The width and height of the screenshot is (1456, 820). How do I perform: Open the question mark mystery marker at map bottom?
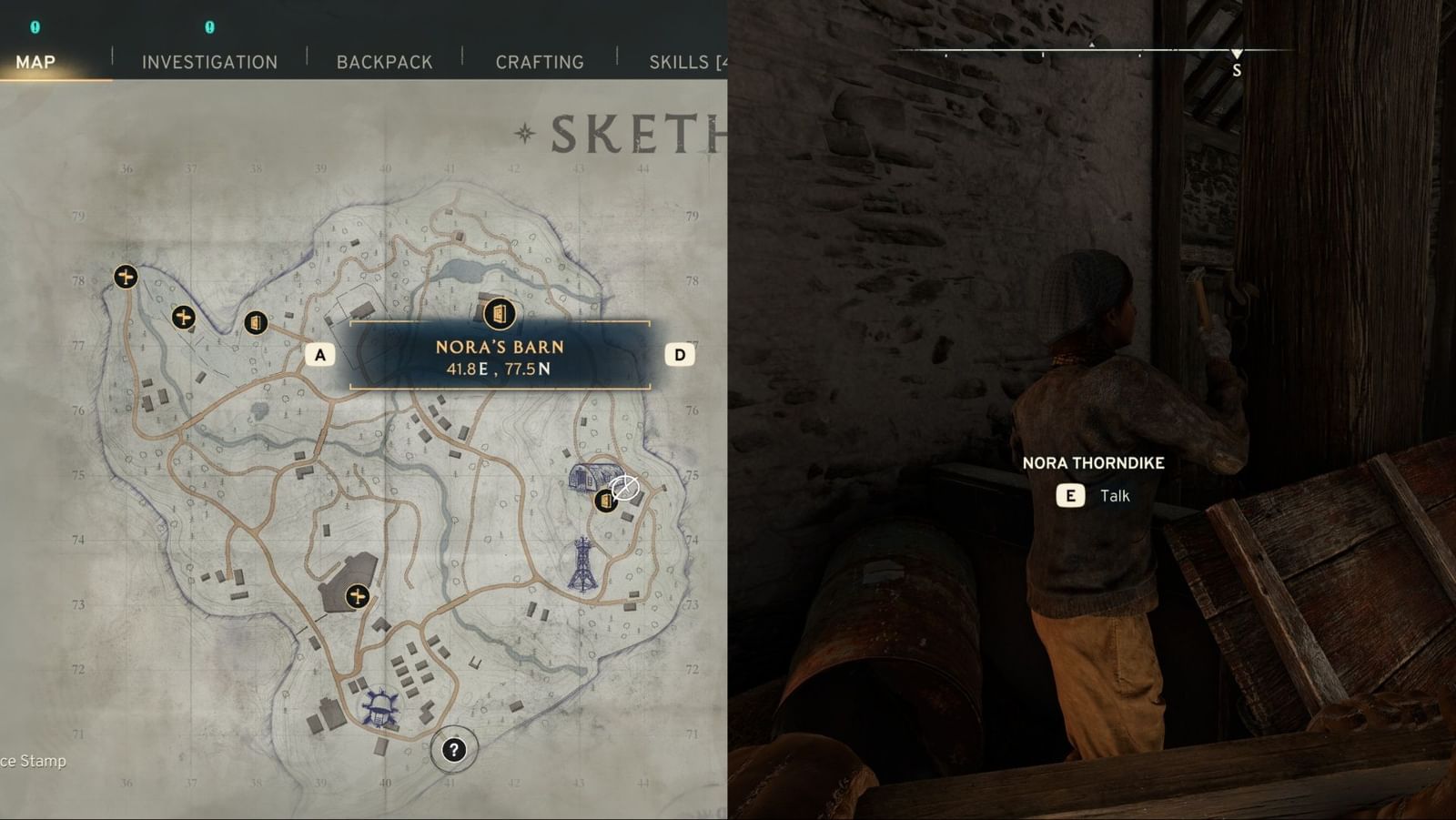[452, 748]
